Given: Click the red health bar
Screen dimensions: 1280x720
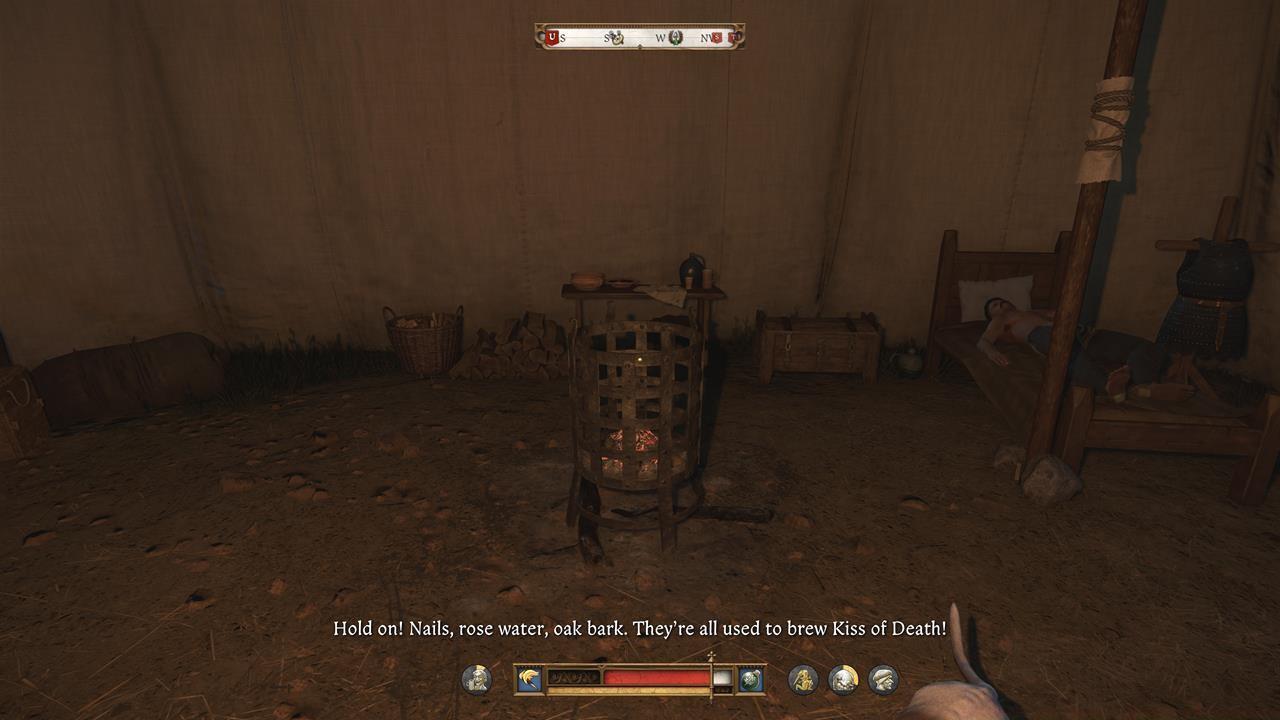Looking at the screenshot, I should (x=655, y=676).
